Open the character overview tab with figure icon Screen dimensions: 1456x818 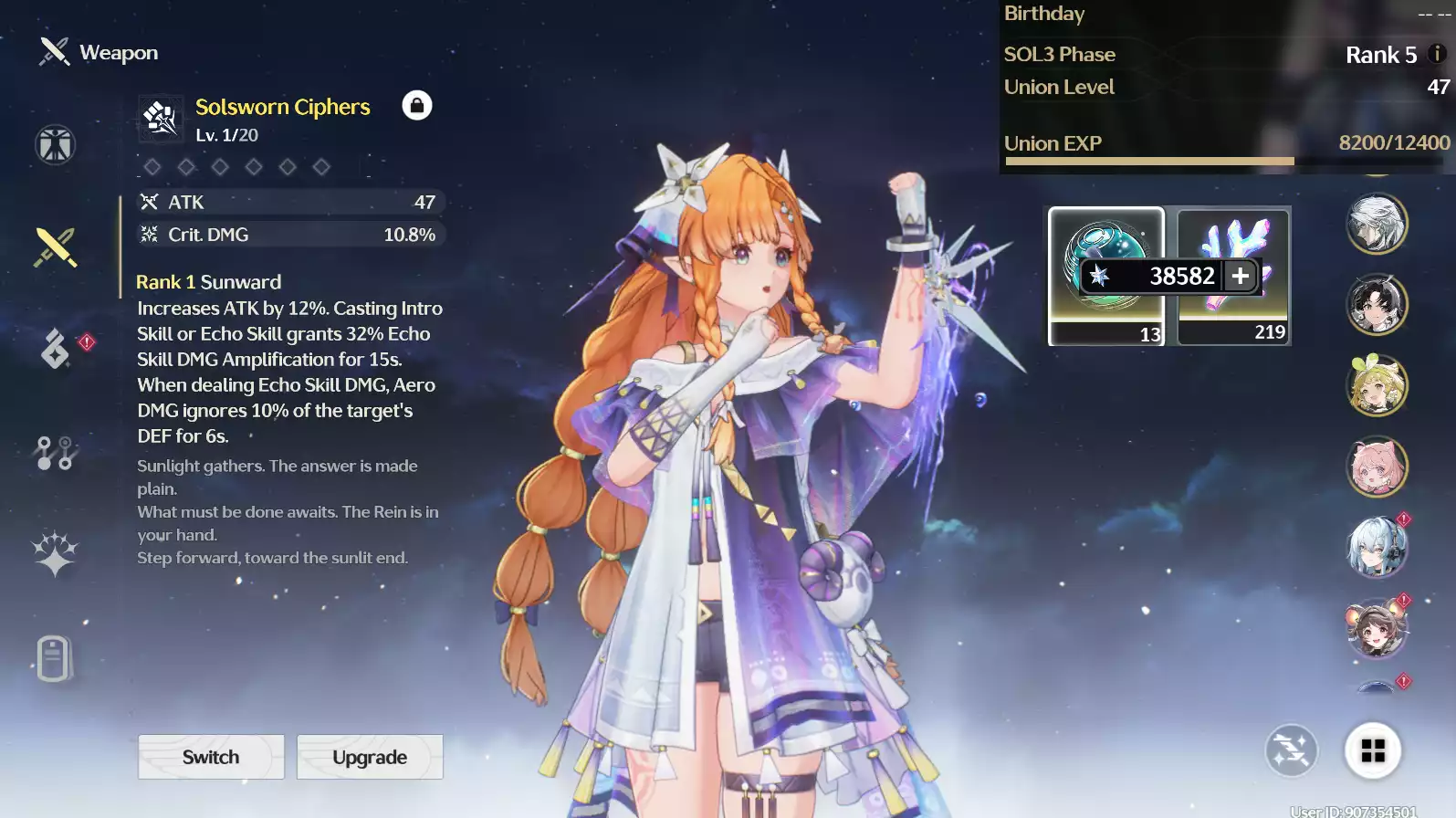pos(55,144)
